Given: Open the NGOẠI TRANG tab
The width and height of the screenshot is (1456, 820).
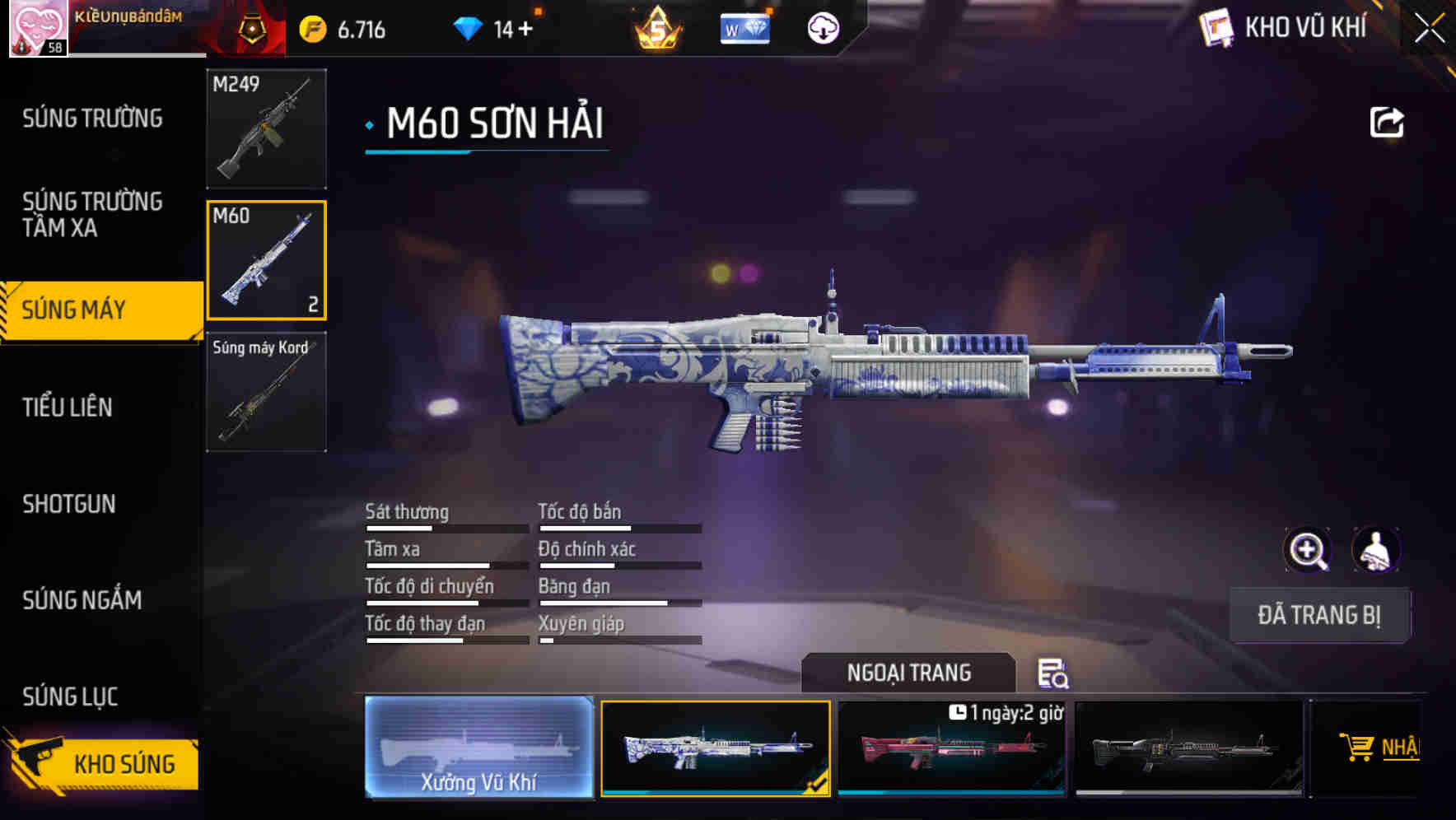Looking at the screenshot, I should click(x=909, y=673).
